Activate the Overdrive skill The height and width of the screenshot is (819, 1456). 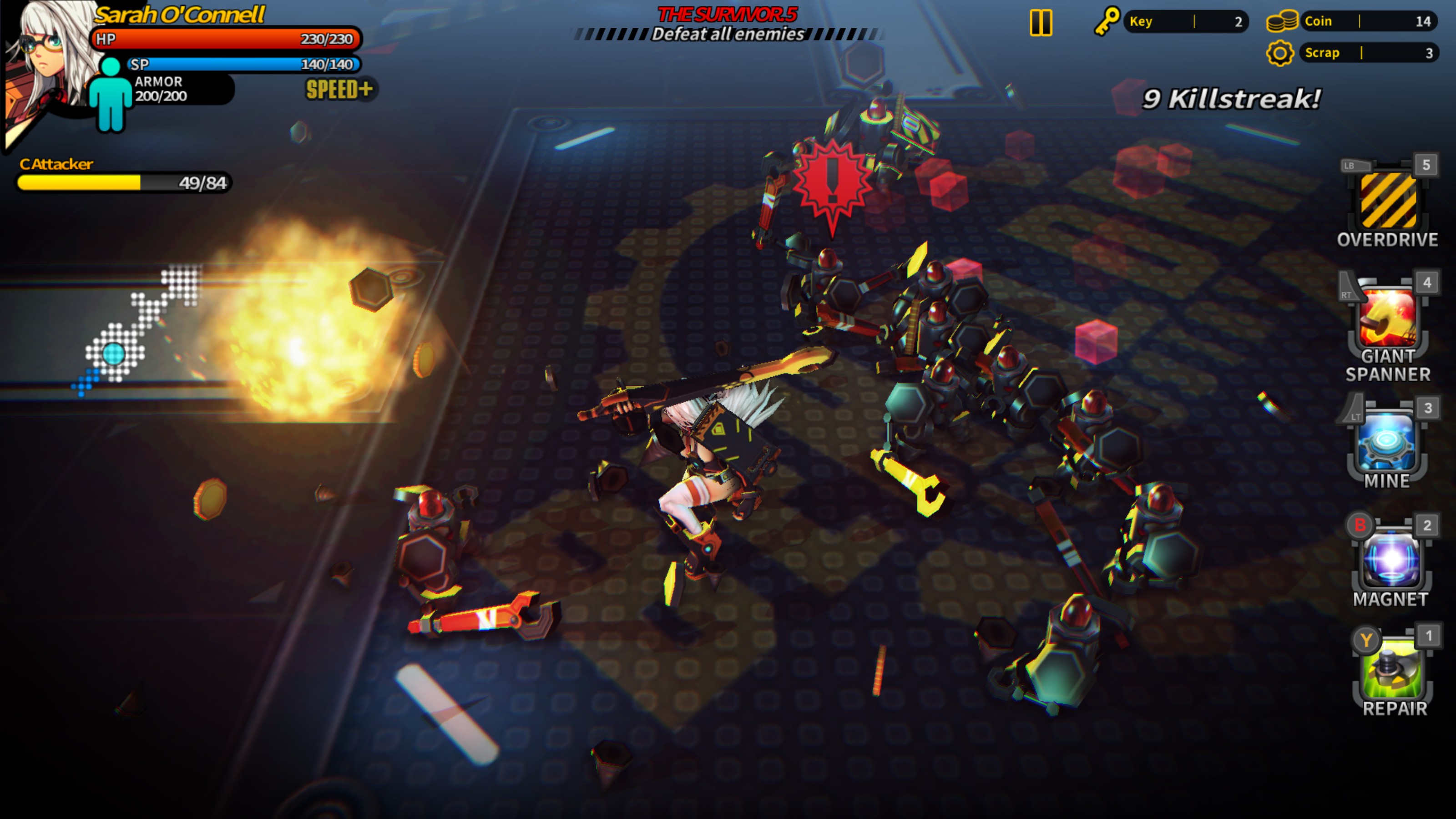[1388, 201]
